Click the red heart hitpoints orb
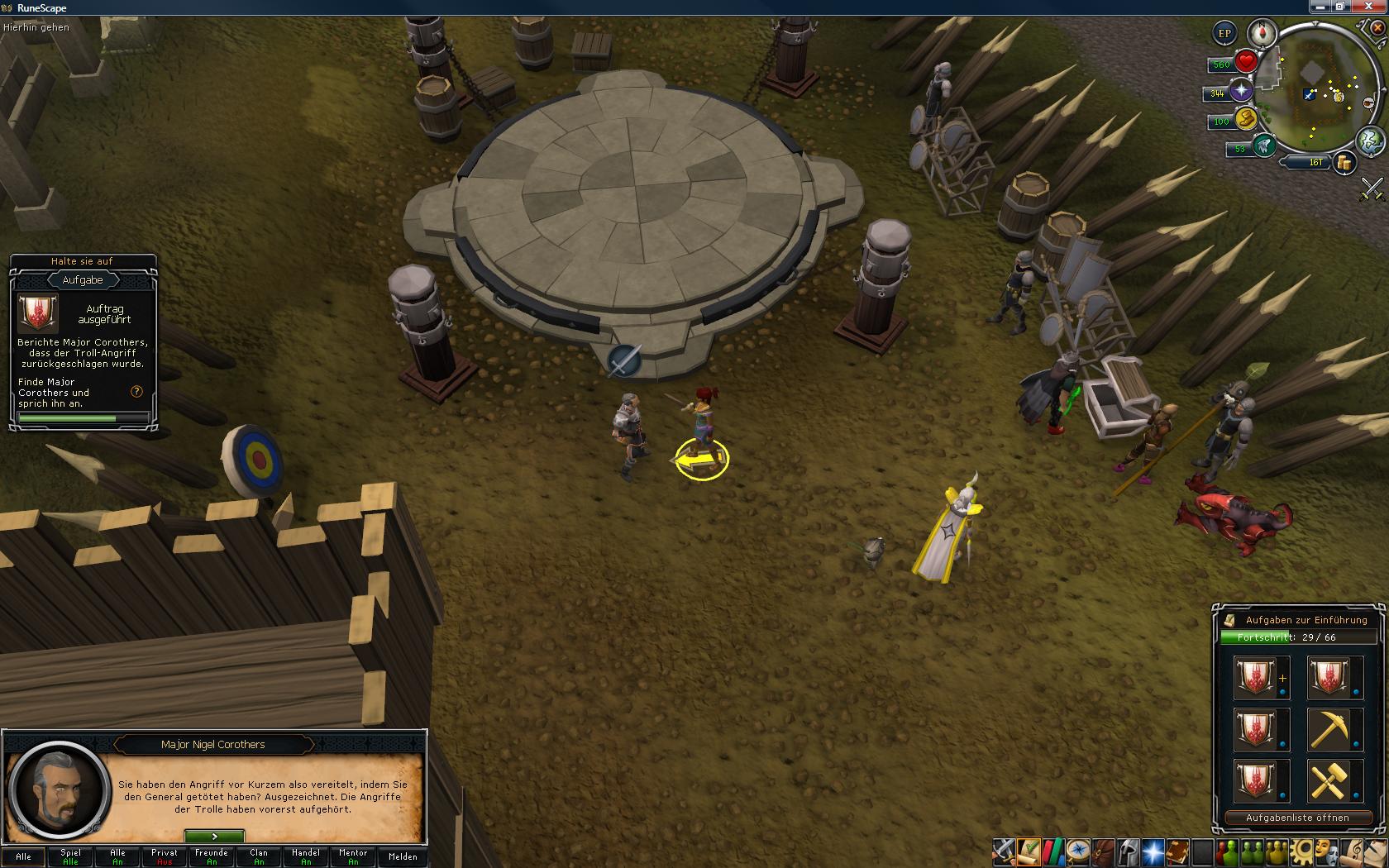The image size is (1389, 868). point(1246,62)
